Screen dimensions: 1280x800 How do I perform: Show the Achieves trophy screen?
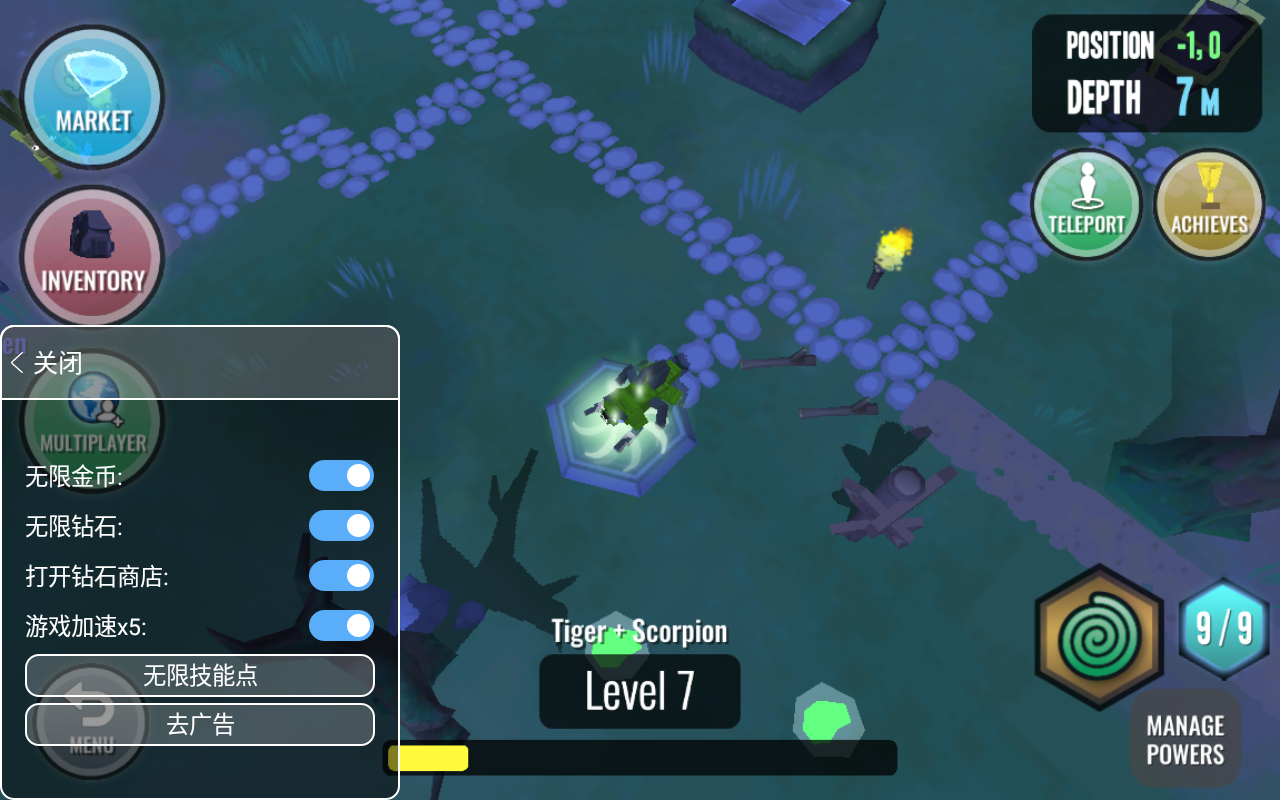[x=1209, y=204]
